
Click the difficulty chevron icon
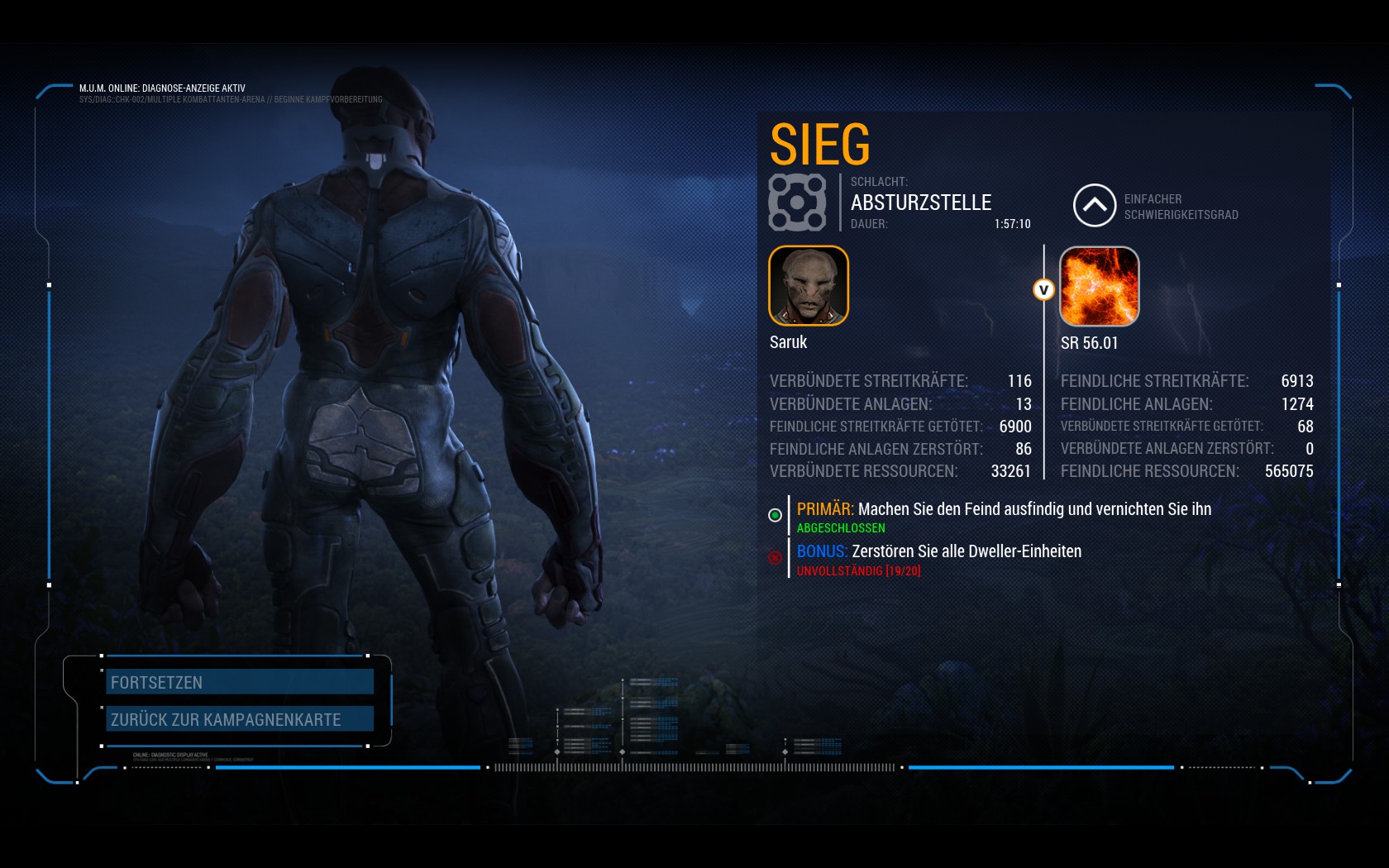coord(1095,205)
